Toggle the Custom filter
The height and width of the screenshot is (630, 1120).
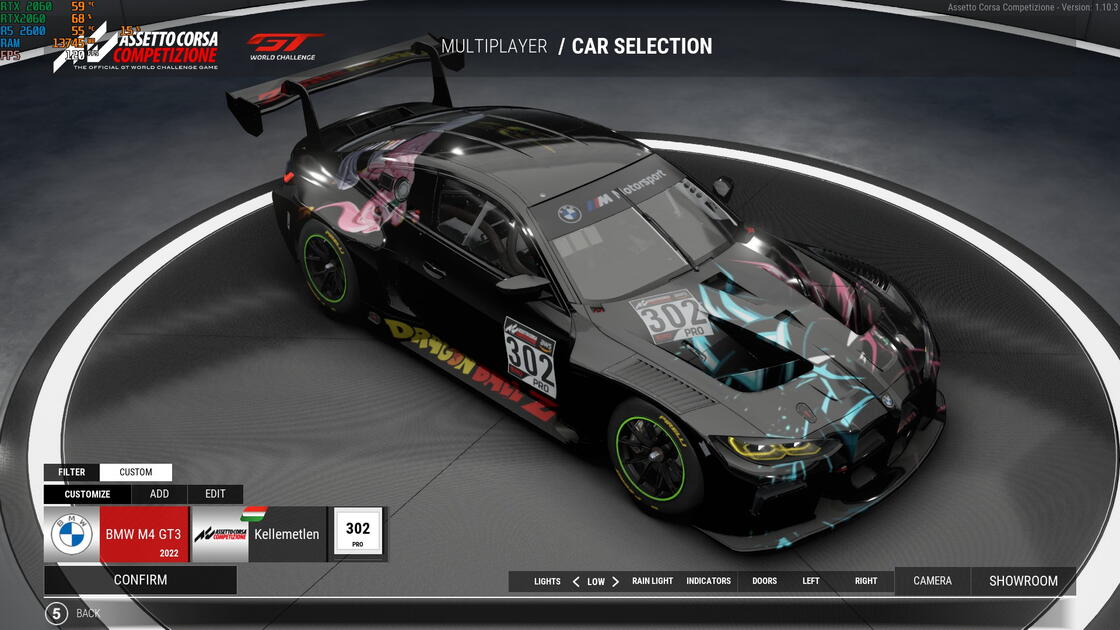point(136,472)
